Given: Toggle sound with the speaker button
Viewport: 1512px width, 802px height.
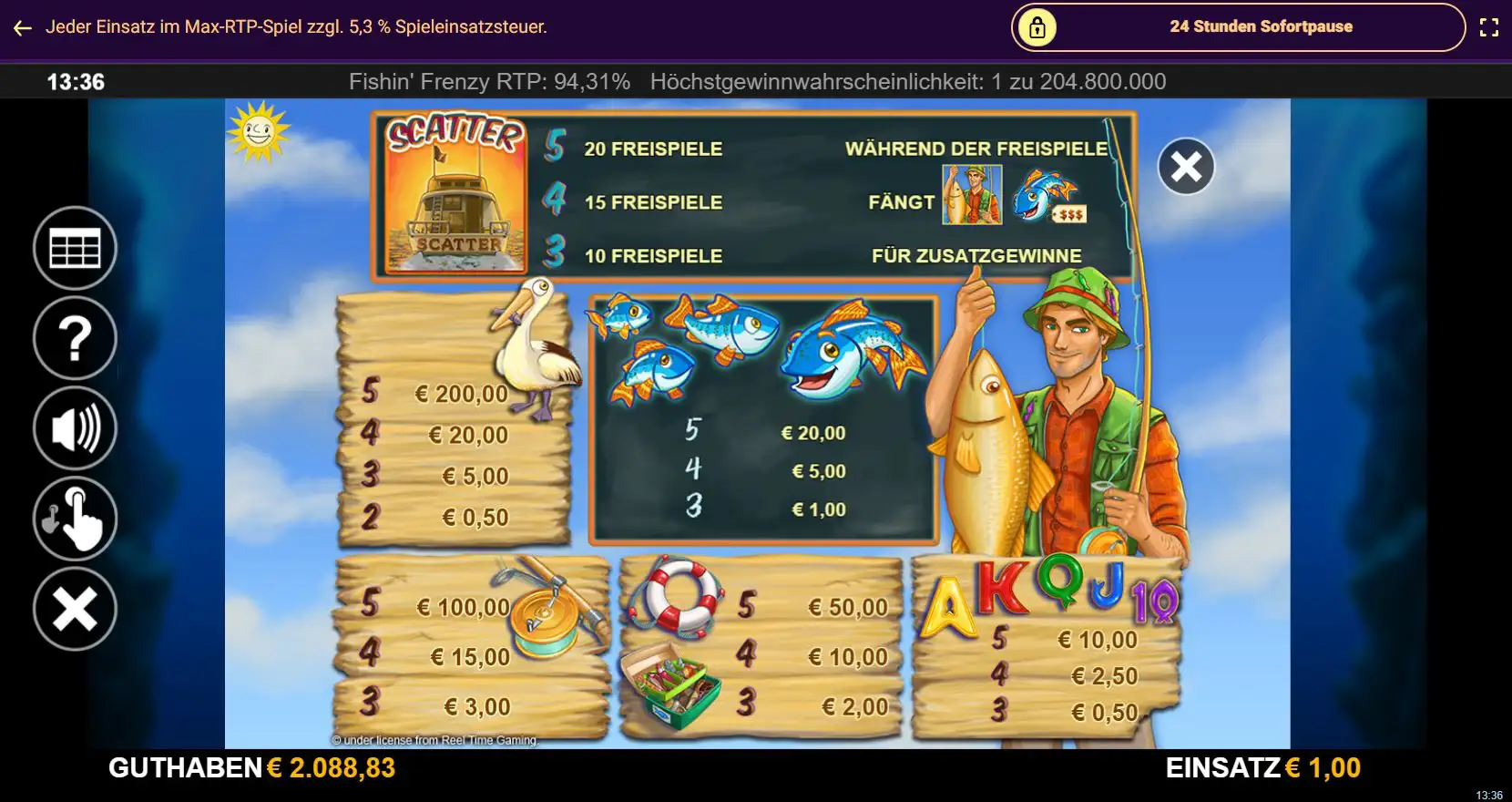Looking at the screenshot, I should 75,428.
